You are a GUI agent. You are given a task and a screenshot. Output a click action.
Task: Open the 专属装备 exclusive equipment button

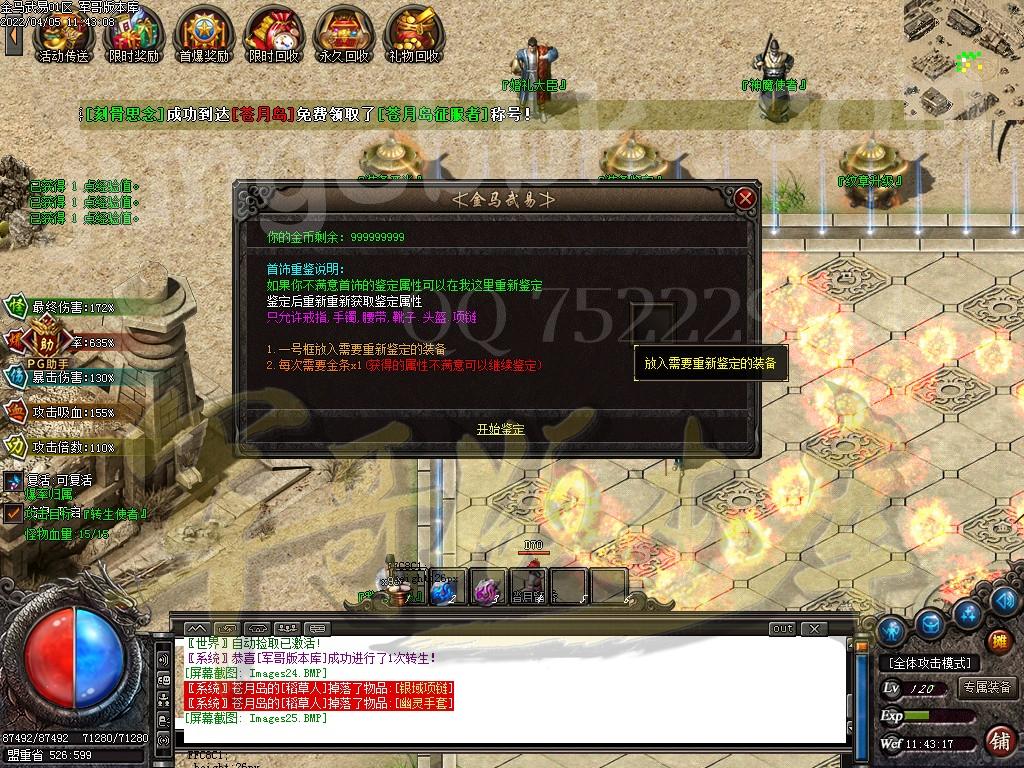988,688
